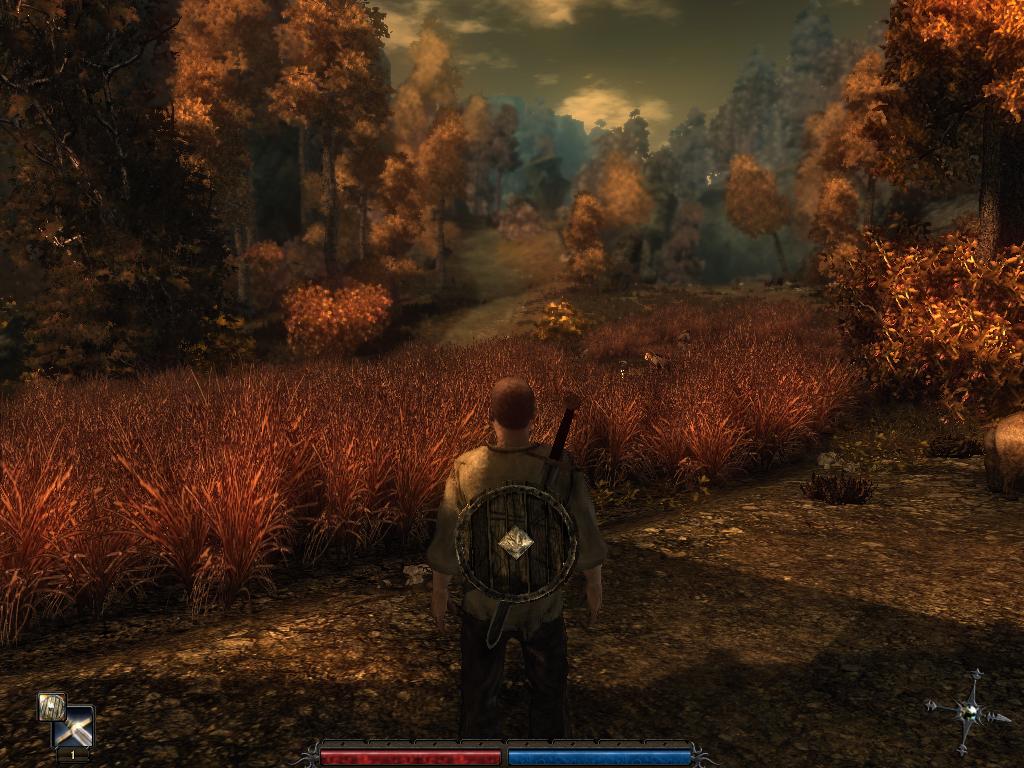Activate the crossed swords weapon slot
Image resolution: width=1024 pixels, height=768 pixels.
[76, 729]
